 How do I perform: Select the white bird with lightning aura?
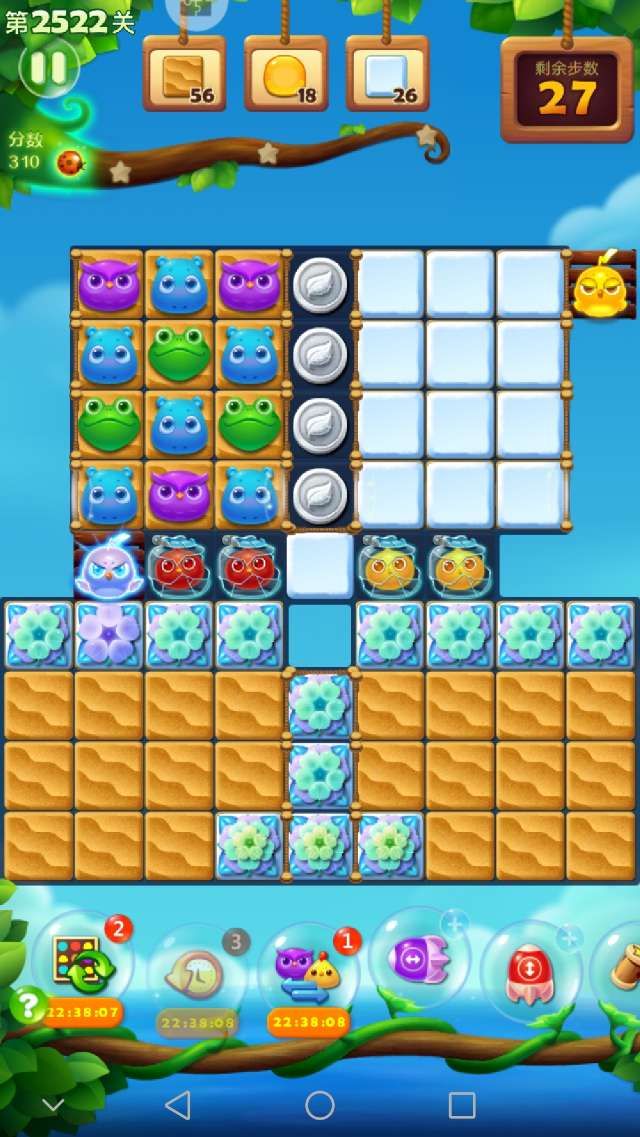tap(108, 567)
